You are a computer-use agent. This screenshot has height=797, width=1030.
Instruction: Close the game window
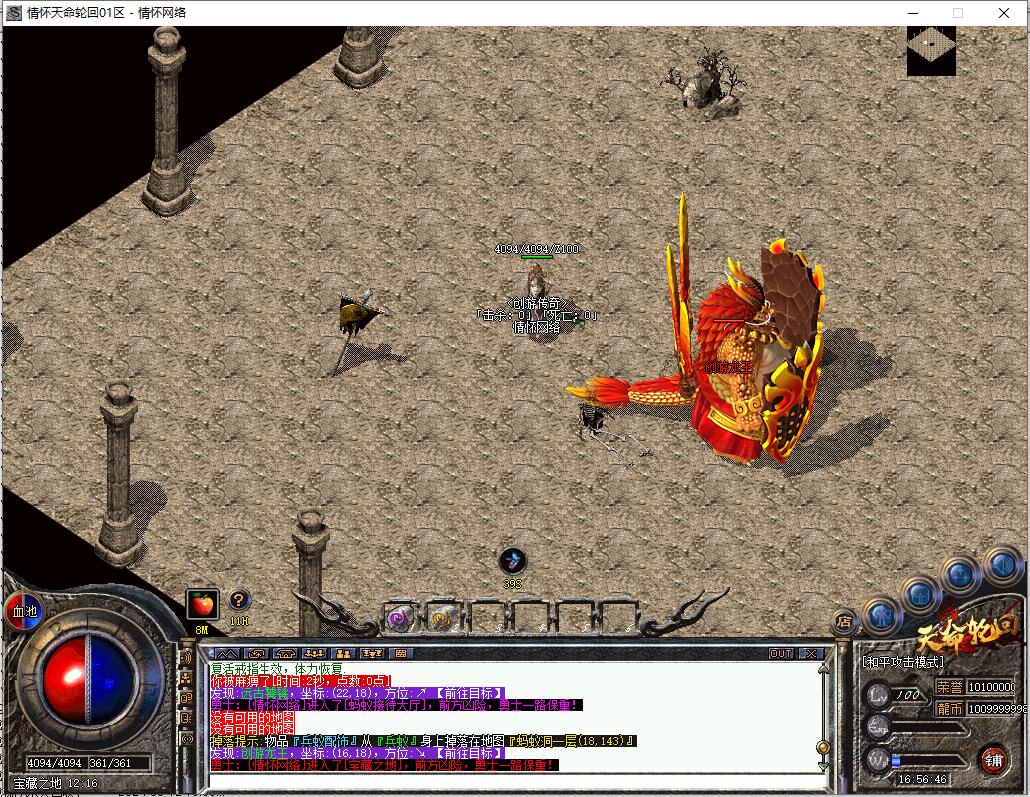point(1004,13)
